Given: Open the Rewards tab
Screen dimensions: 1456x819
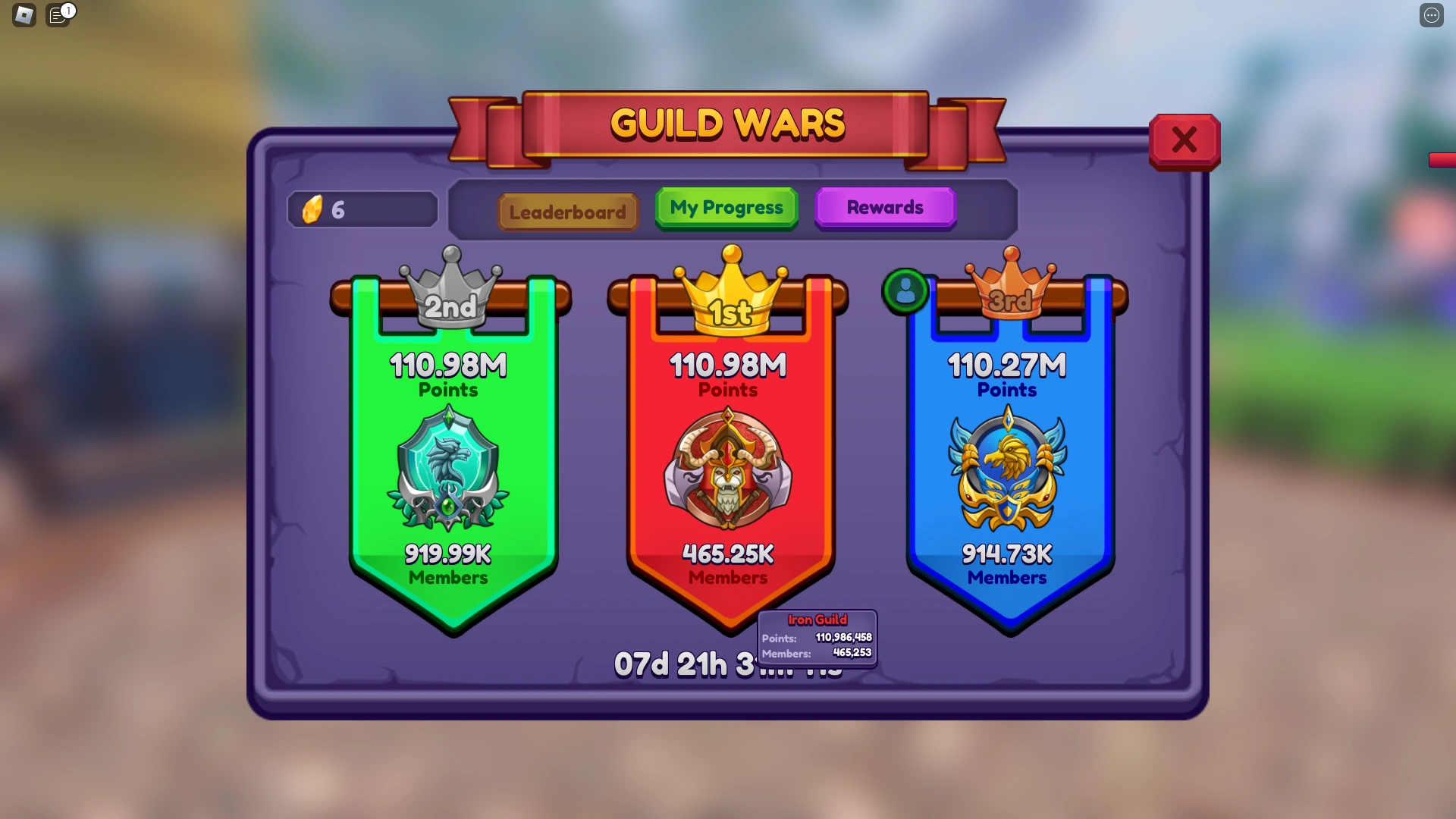Looking at the screenshot, I should [x=885, y=207].
